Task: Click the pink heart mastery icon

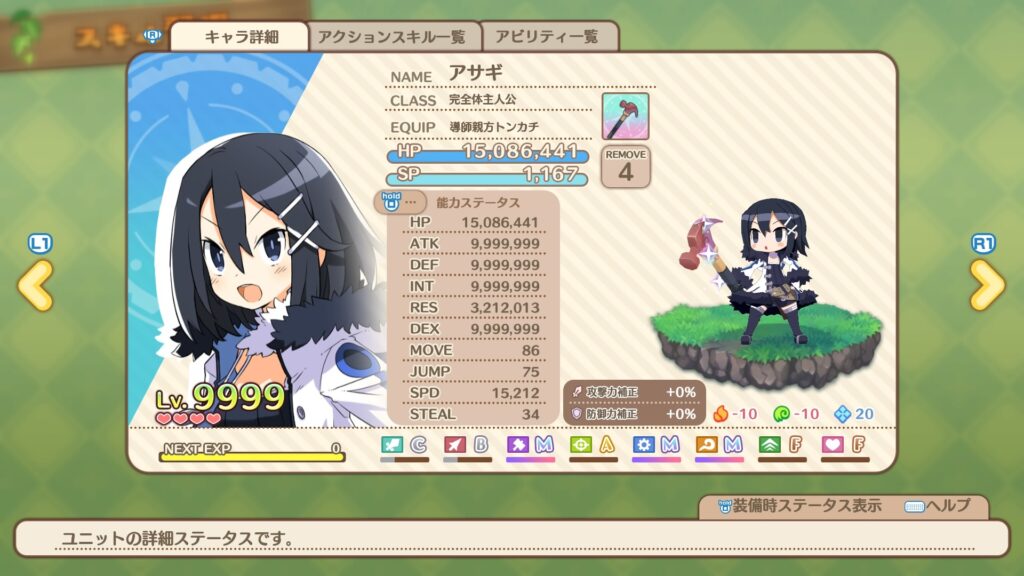Action: click(832, 443)
